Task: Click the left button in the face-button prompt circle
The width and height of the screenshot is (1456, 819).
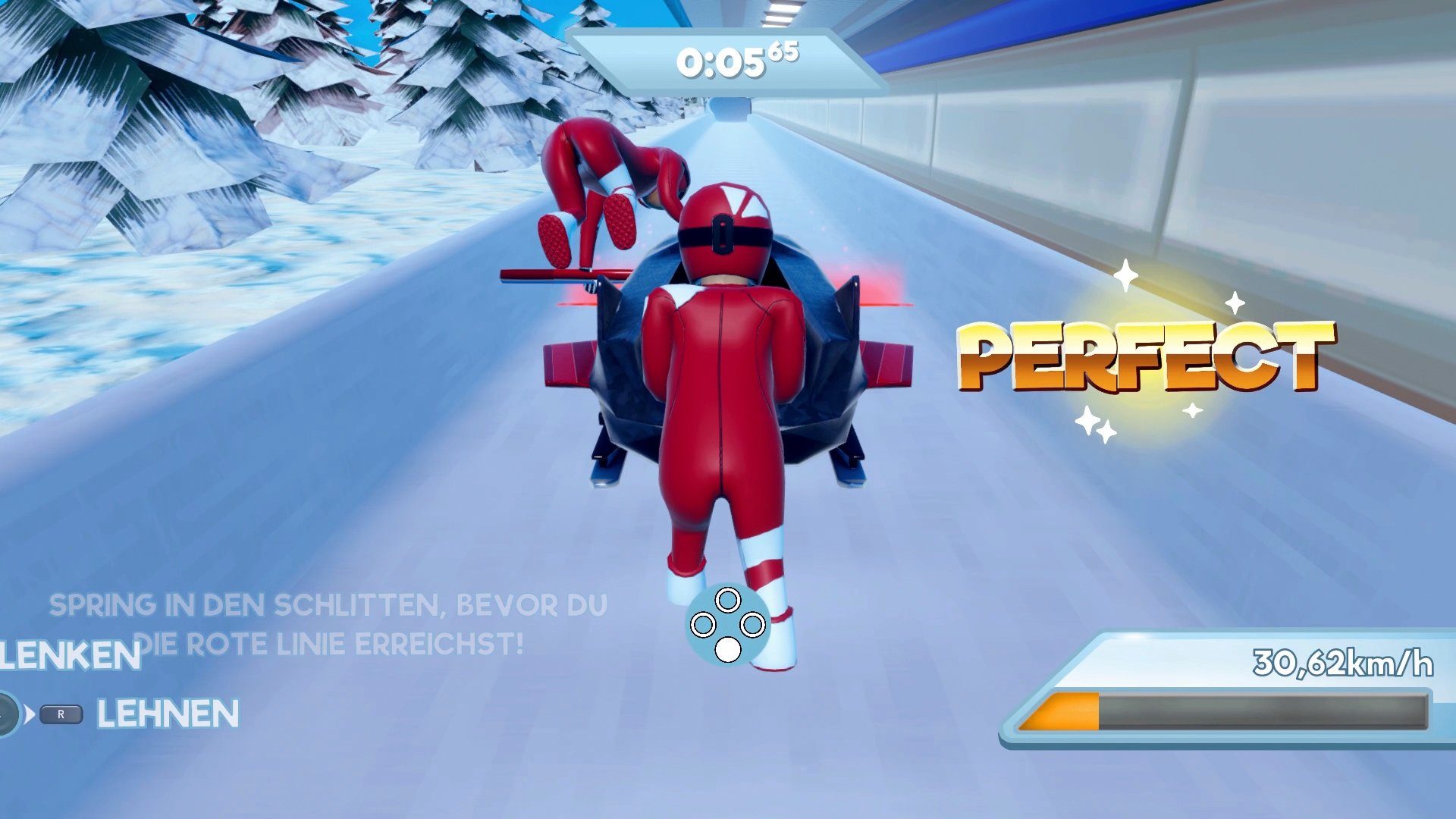Action: pyautogui.click(x=702, y=624)
